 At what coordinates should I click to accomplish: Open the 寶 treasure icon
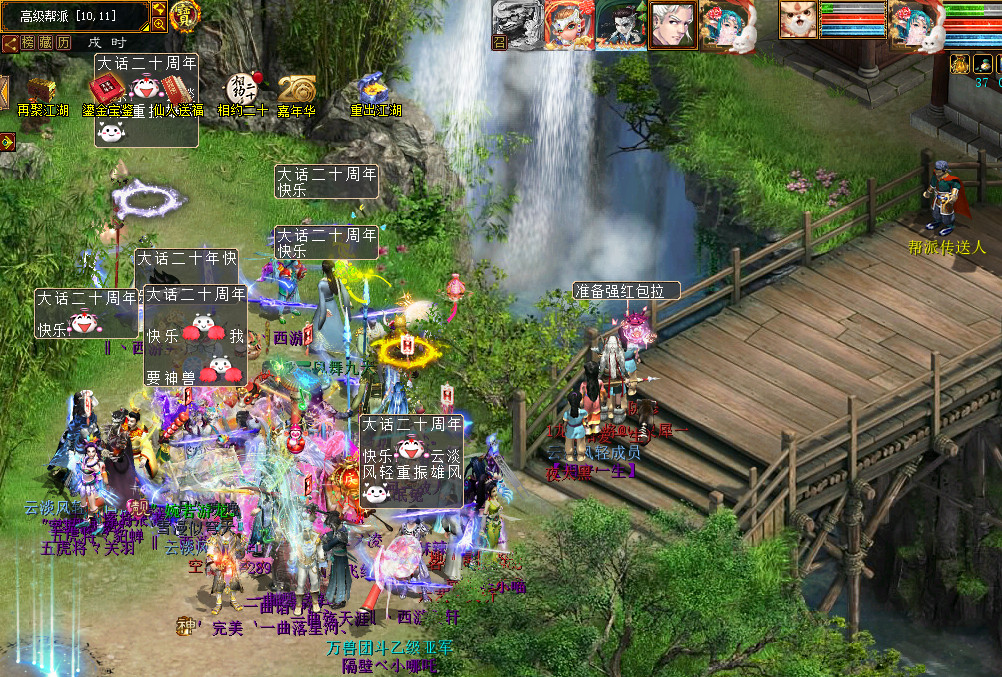[184, 16]
